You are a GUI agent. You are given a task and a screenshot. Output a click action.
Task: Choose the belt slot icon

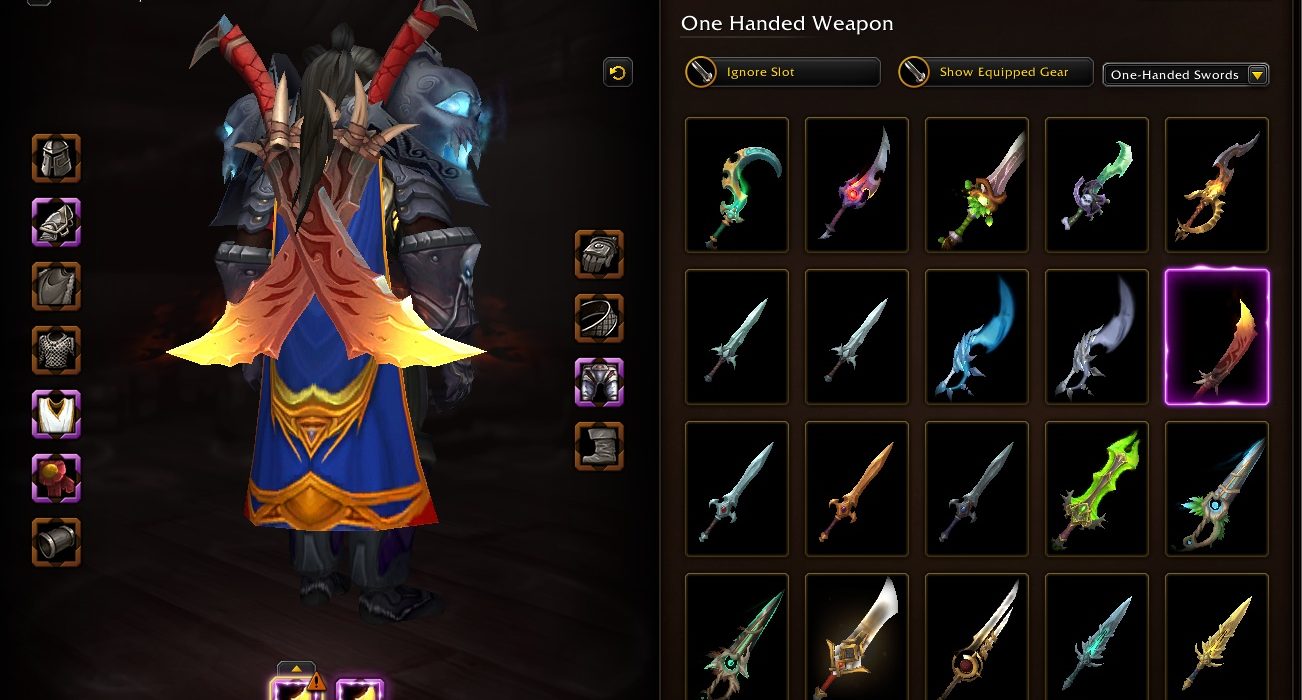pos(599,318)
